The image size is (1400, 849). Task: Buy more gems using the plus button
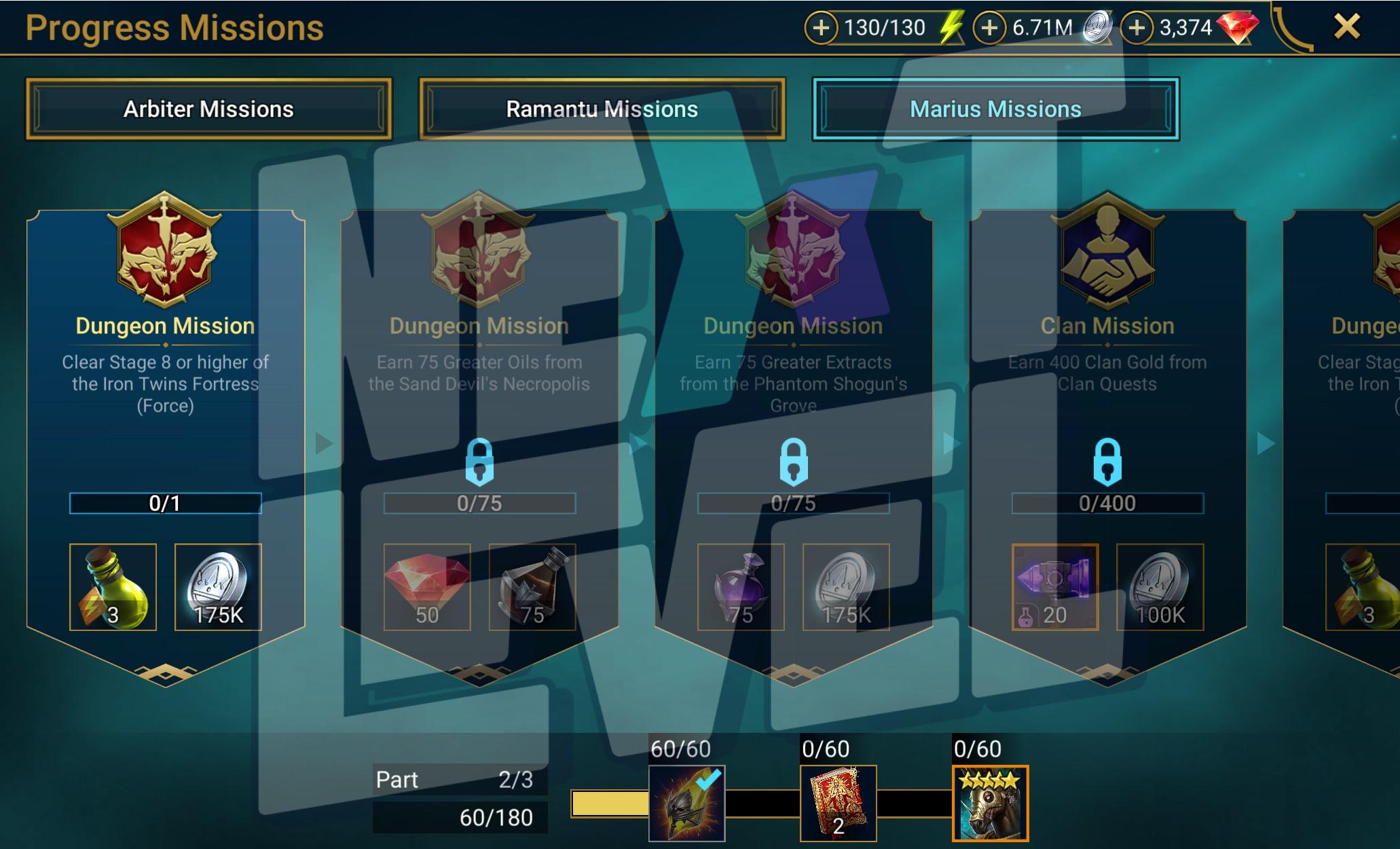(1137, 28)
